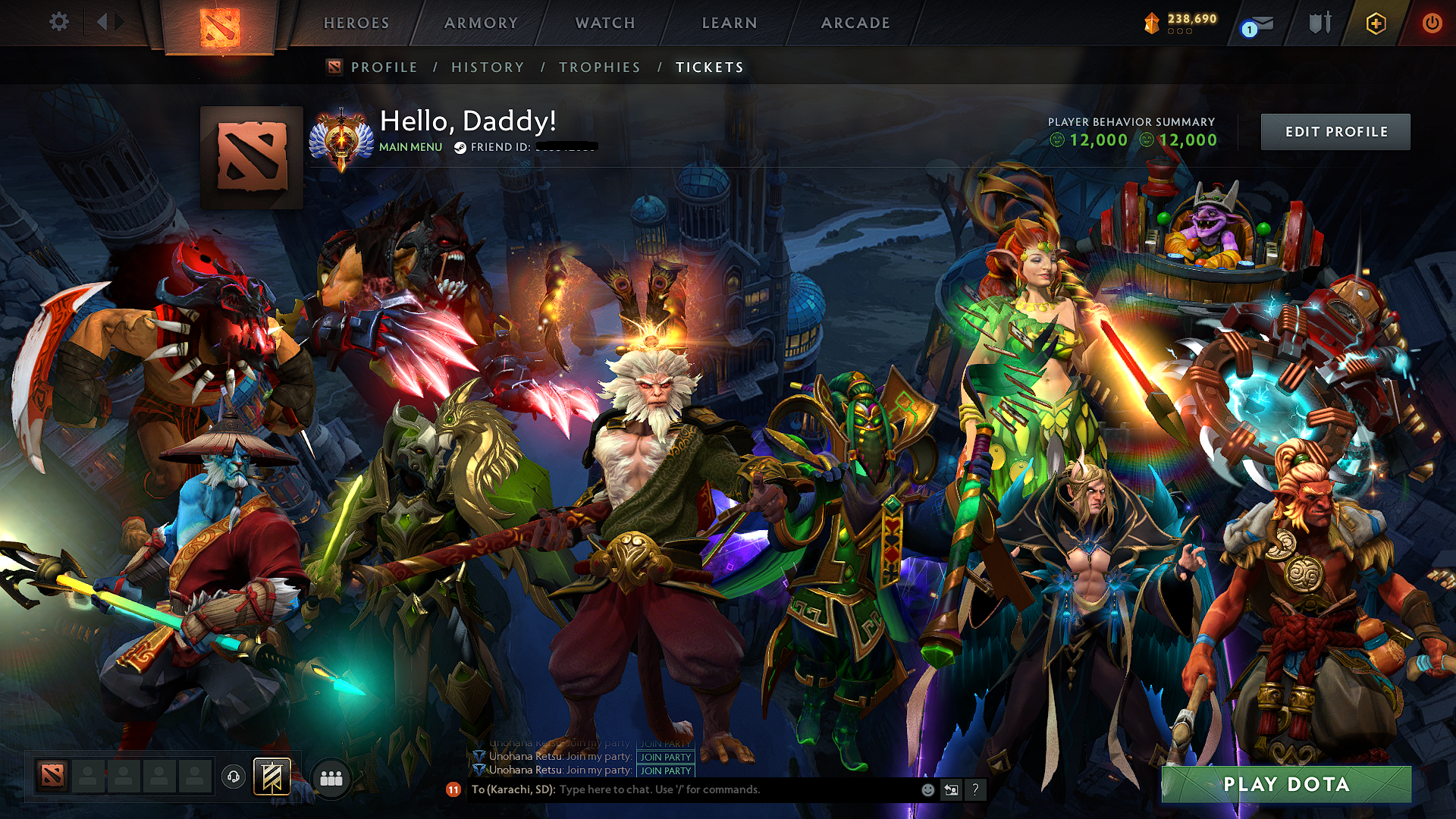Click the help question mark near chat
This screenshot has width=1456, height=819.
click(x=975, y=791)
